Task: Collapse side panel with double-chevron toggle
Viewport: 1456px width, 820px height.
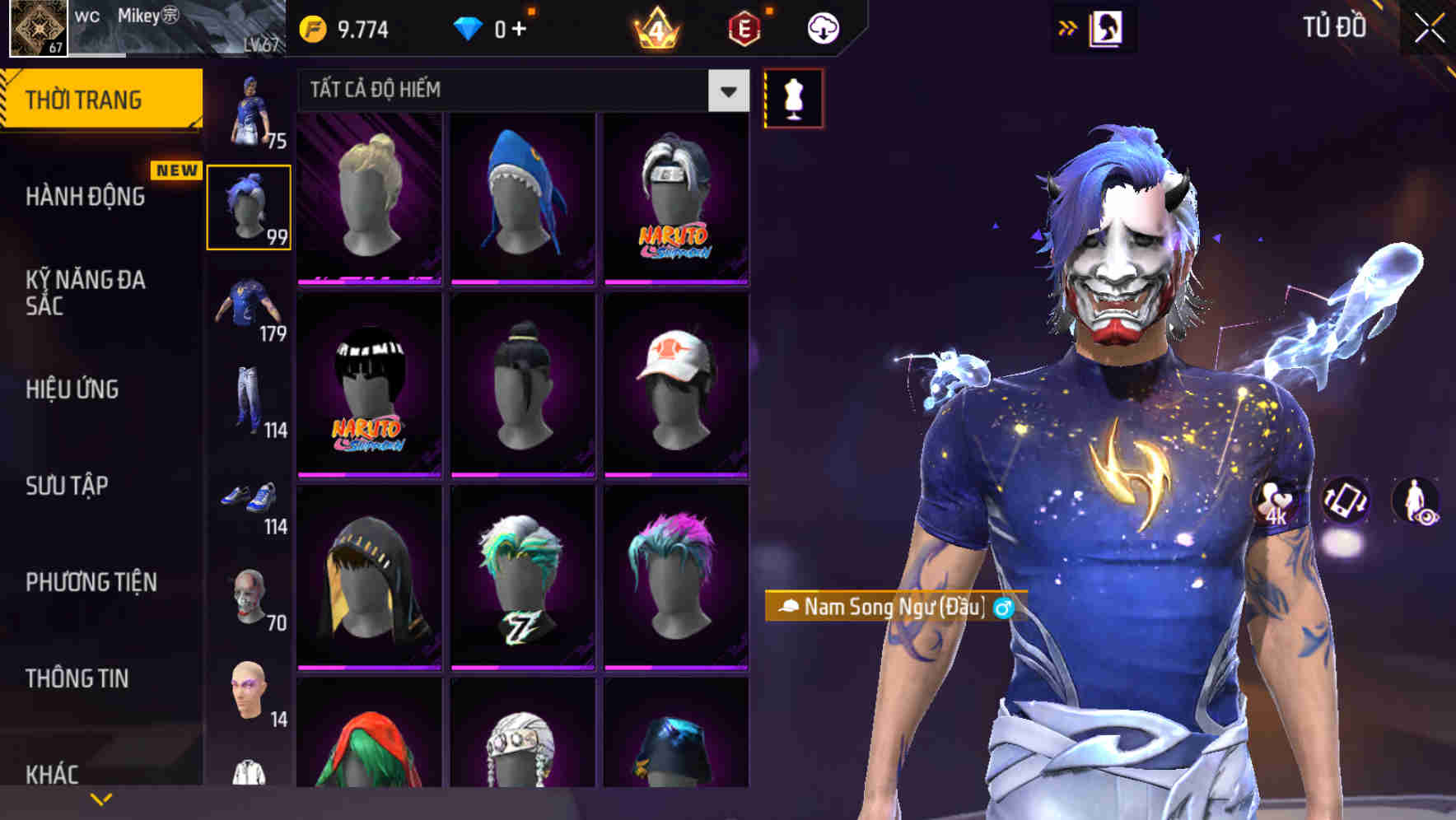Action: click(x=1067, y=27)
